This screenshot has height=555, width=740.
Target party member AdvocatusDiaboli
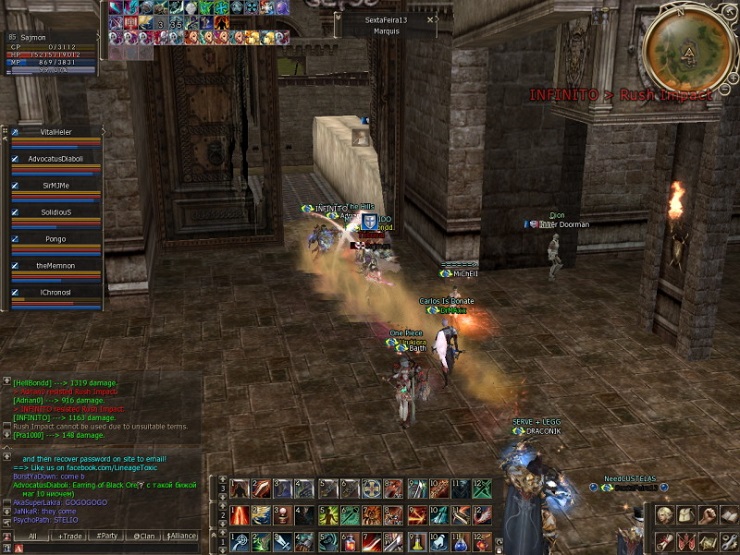click(x=57, y=158)
